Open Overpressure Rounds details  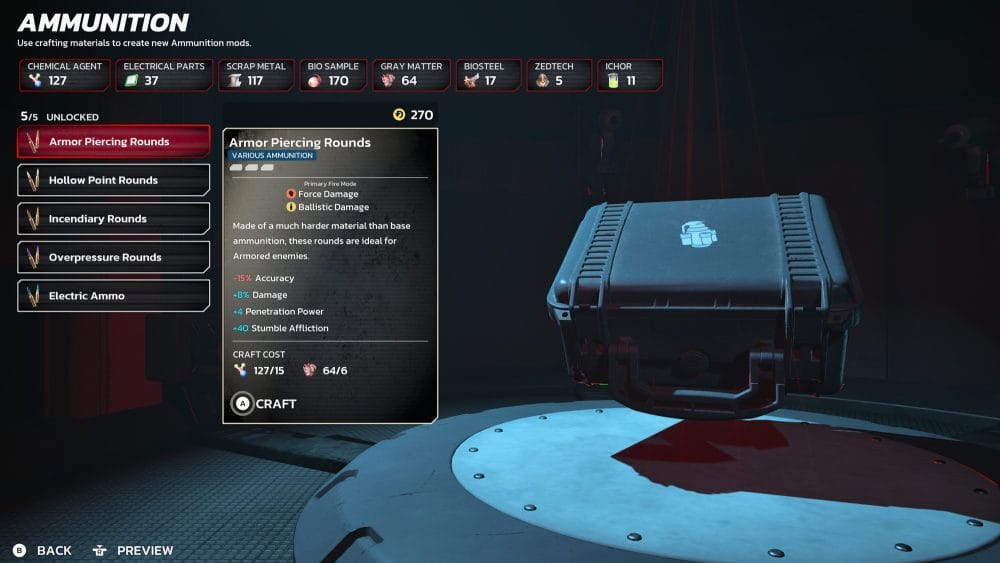114,257
